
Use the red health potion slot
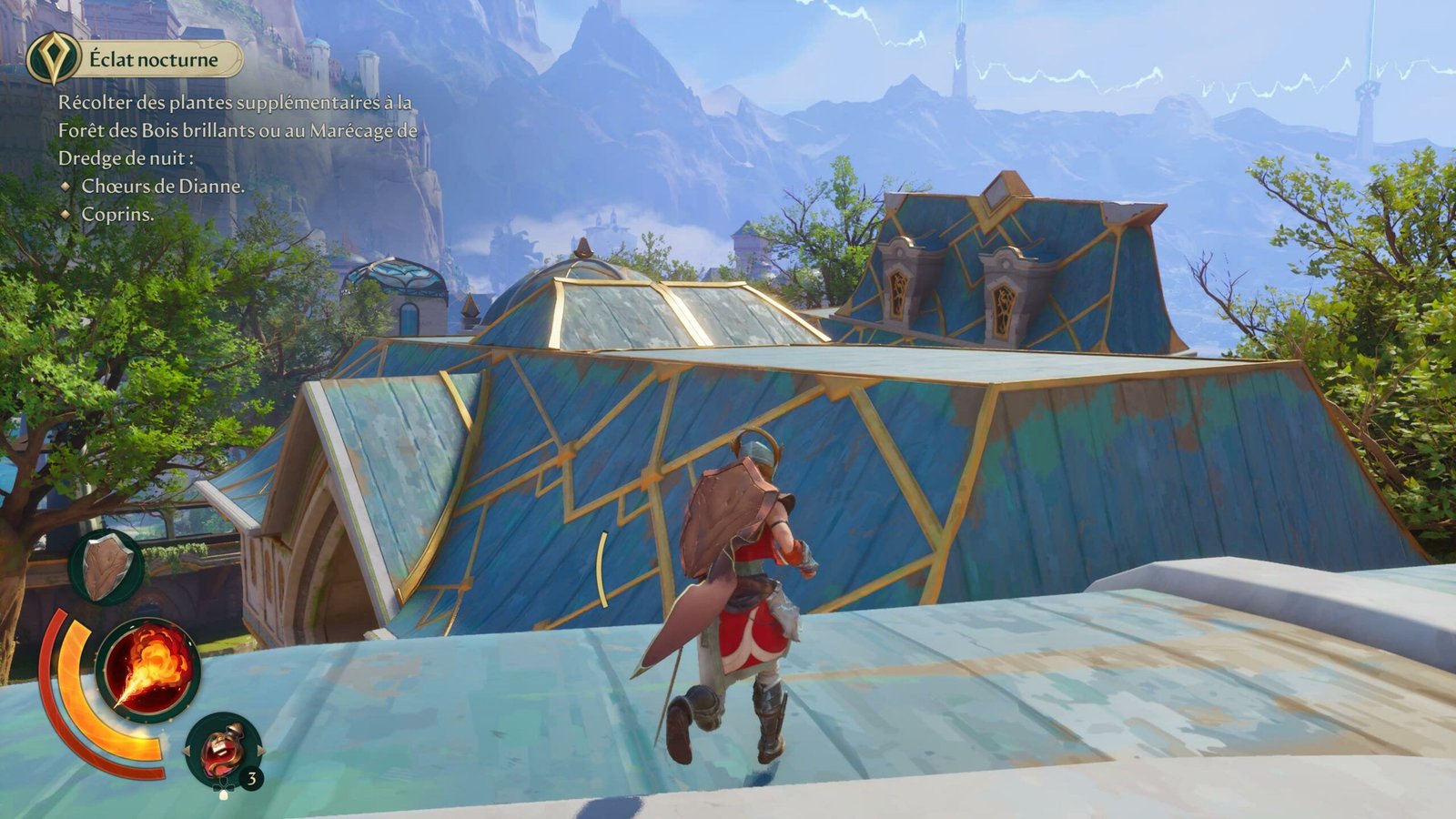[x=222, y=751]
